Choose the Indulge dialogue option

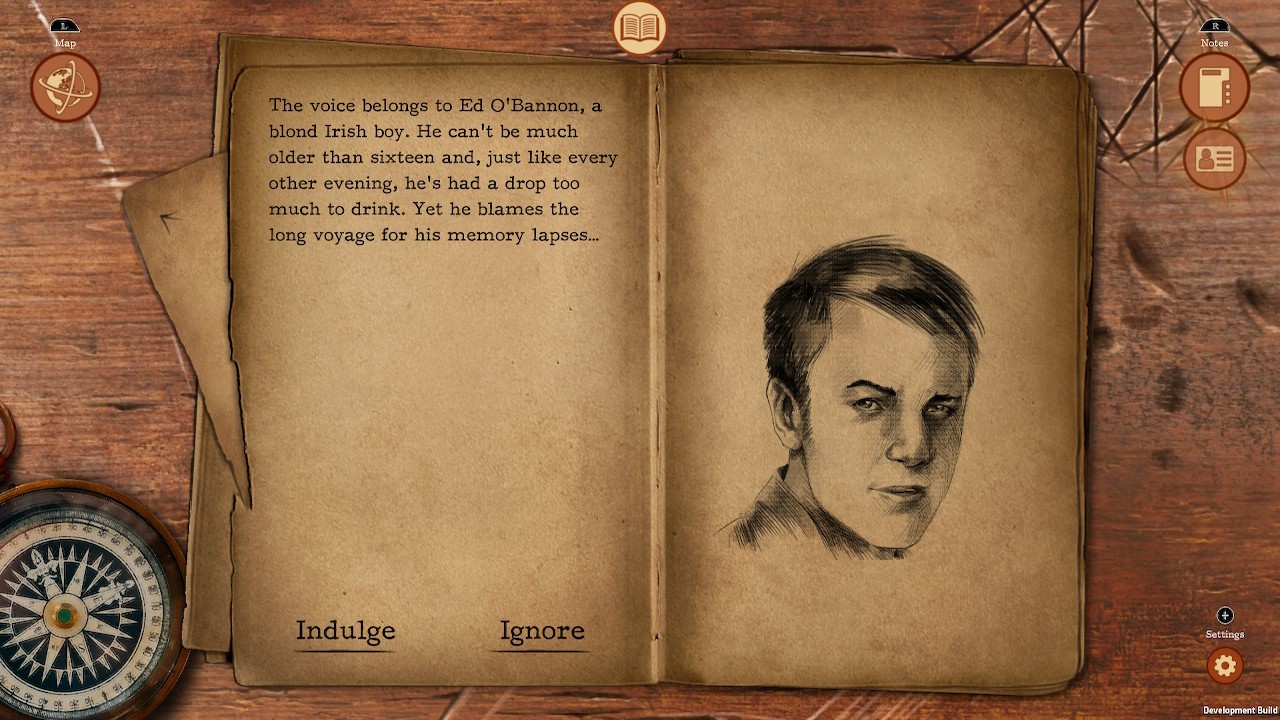click(x=345, y=631)
